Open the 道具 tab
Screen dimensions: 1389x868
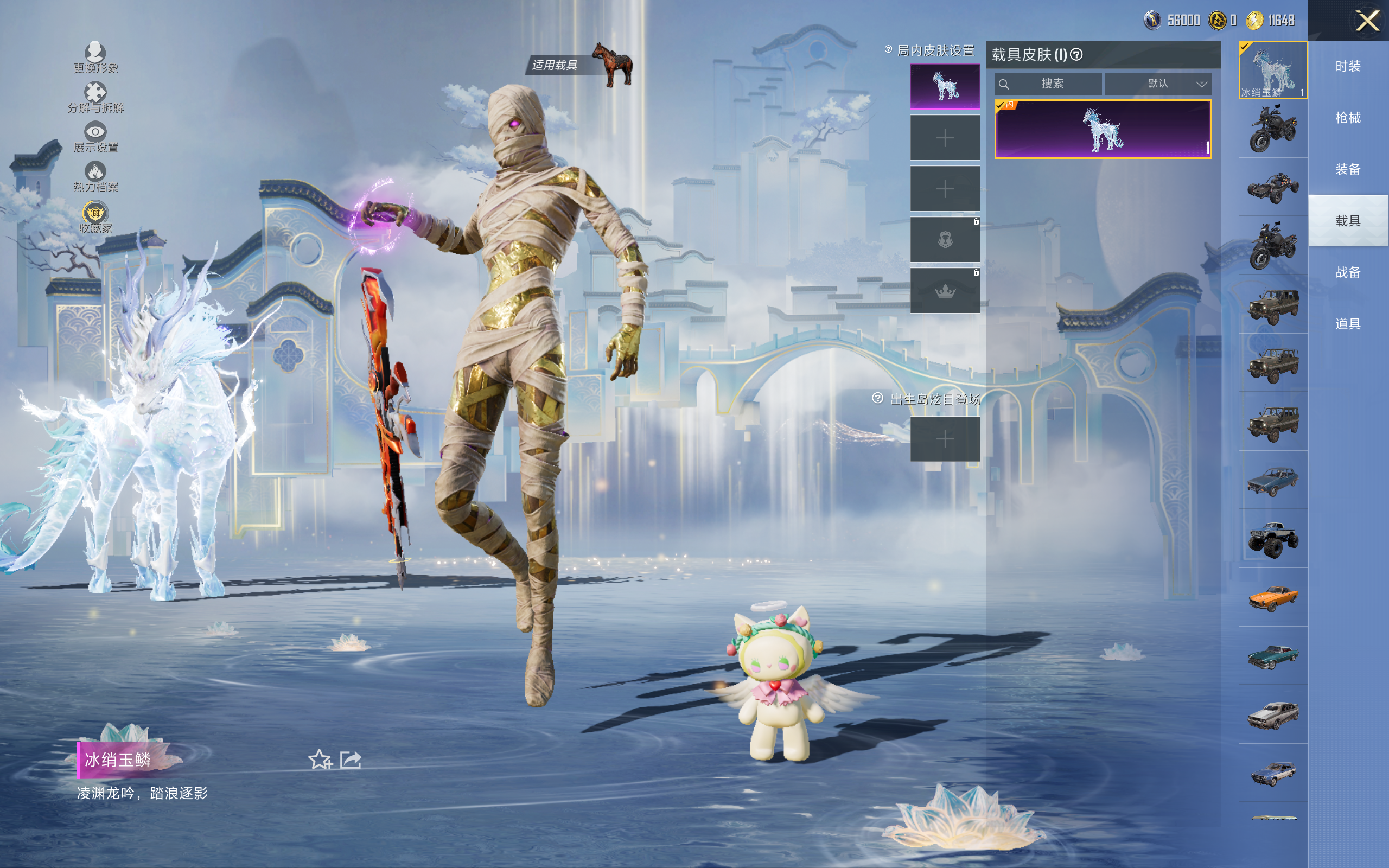point(1348,324)
